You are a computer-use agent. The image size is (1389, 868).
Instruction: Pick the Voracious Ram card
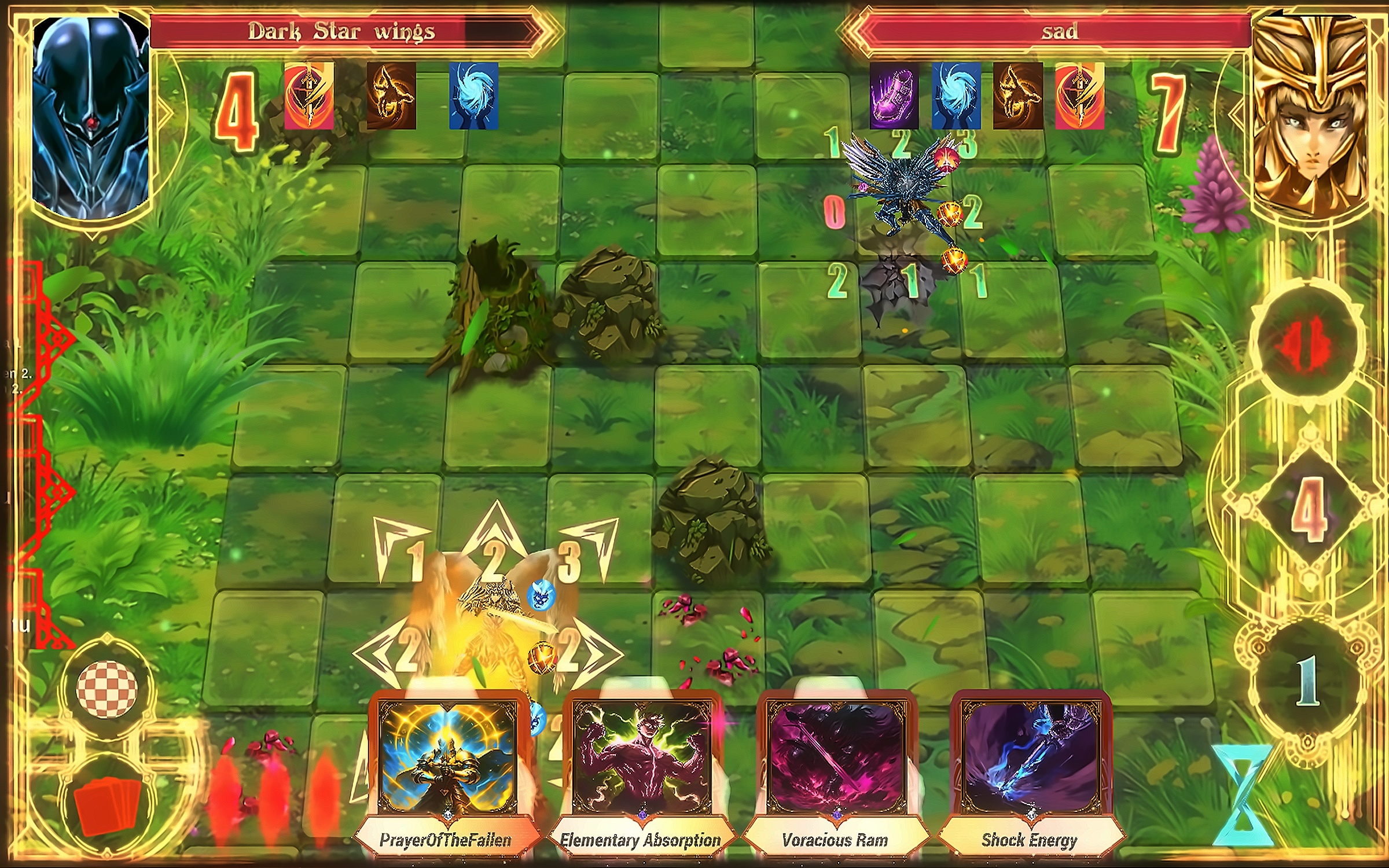[x=835, y=770]
